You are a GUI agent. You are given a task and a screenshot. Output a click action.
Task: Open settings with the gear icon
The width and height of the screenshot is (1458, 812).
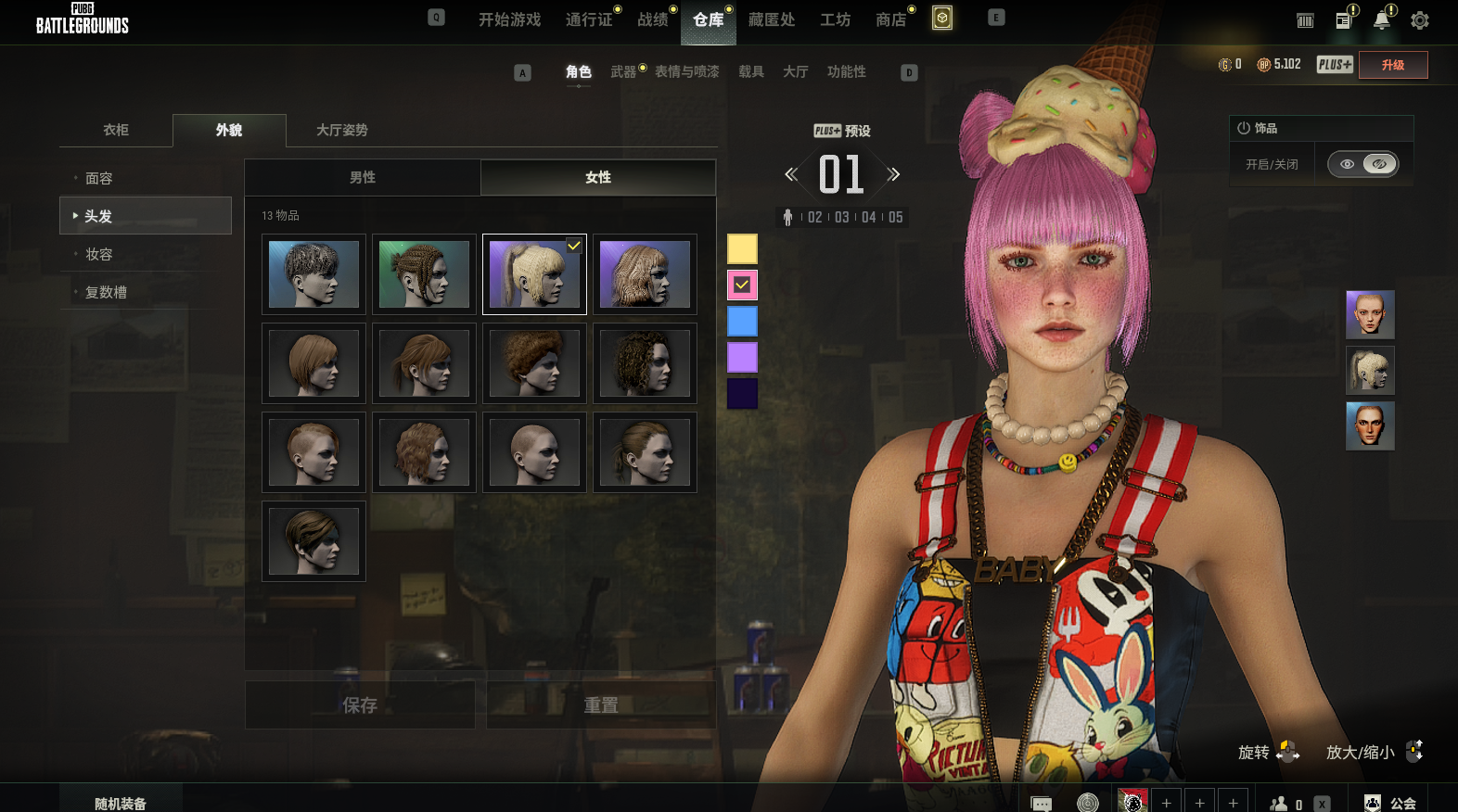(1419, 20)
